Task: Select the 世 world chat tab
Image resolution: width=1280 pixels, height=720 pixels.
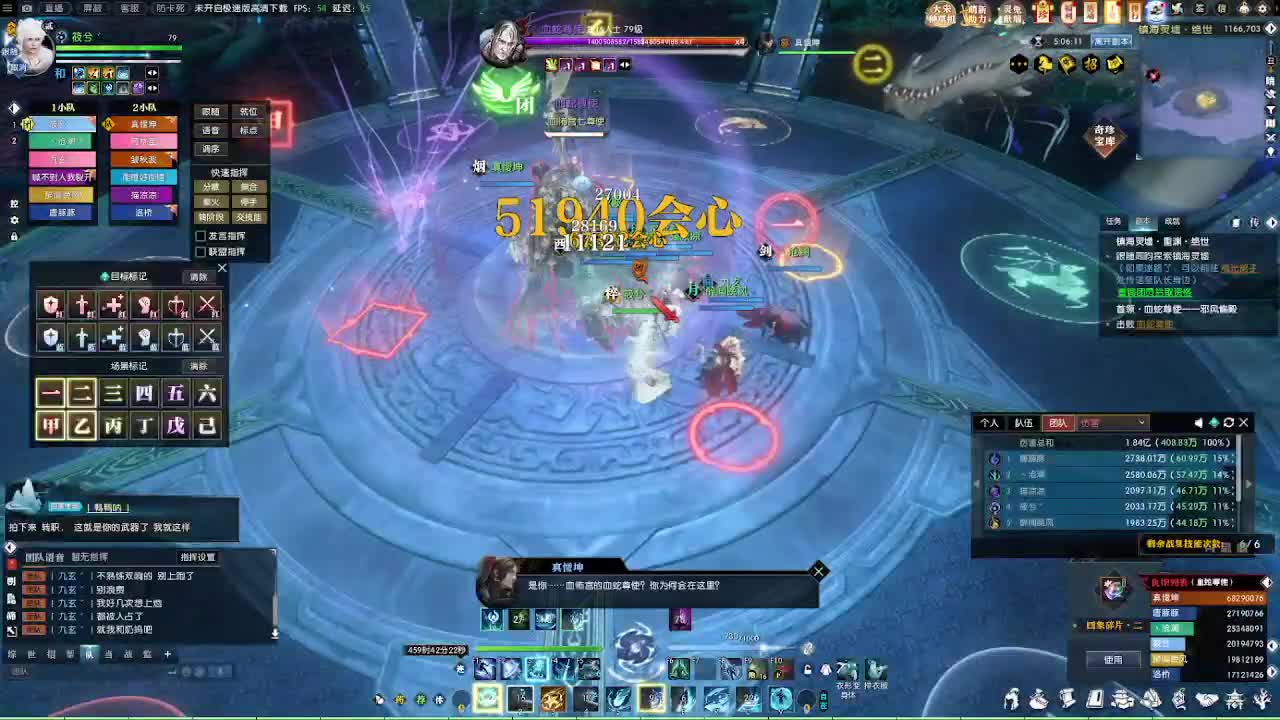Action: [33, 655]
